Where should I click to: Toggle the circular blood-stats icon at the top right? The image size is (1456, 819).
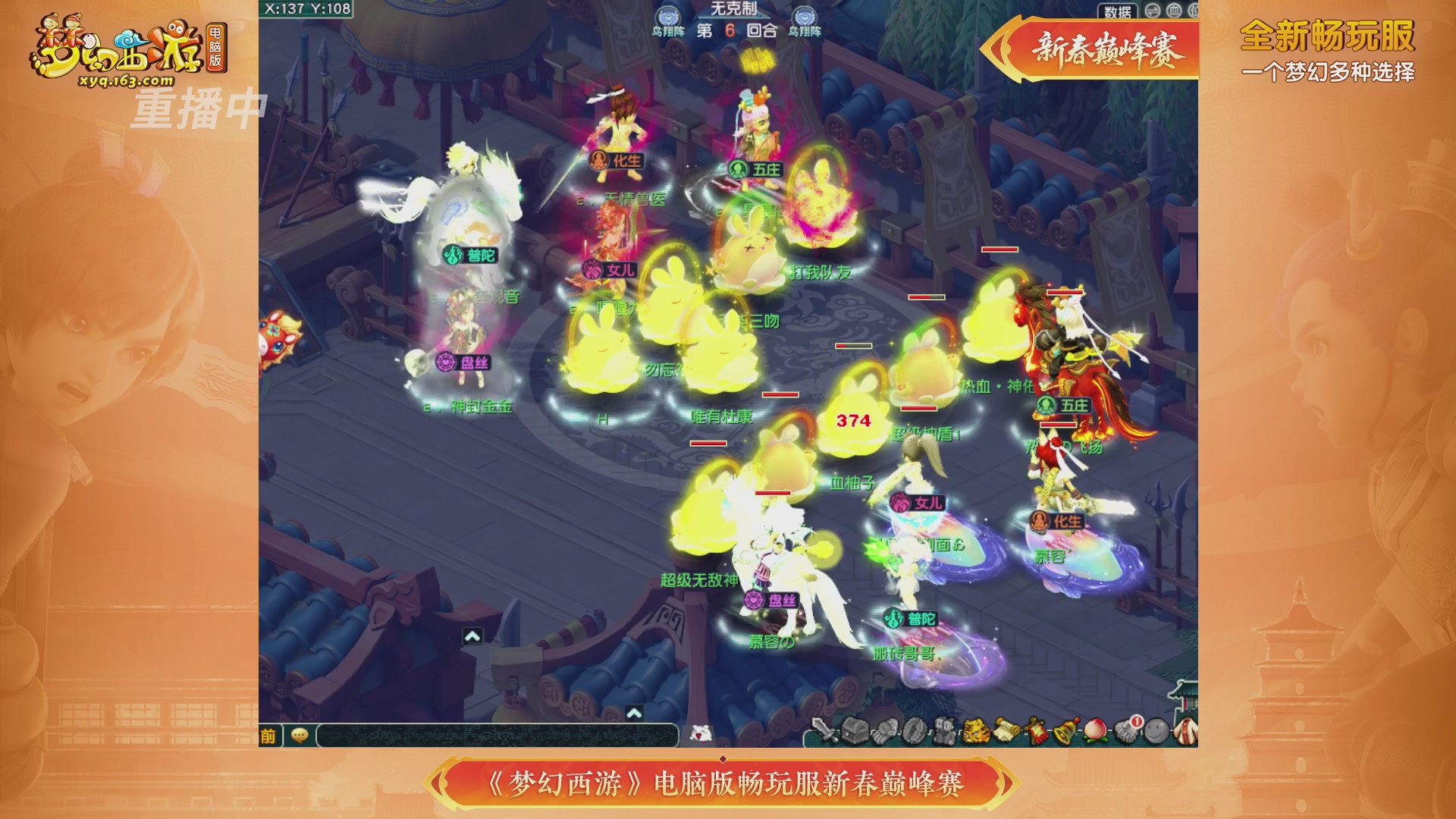tap(1175, 11)
